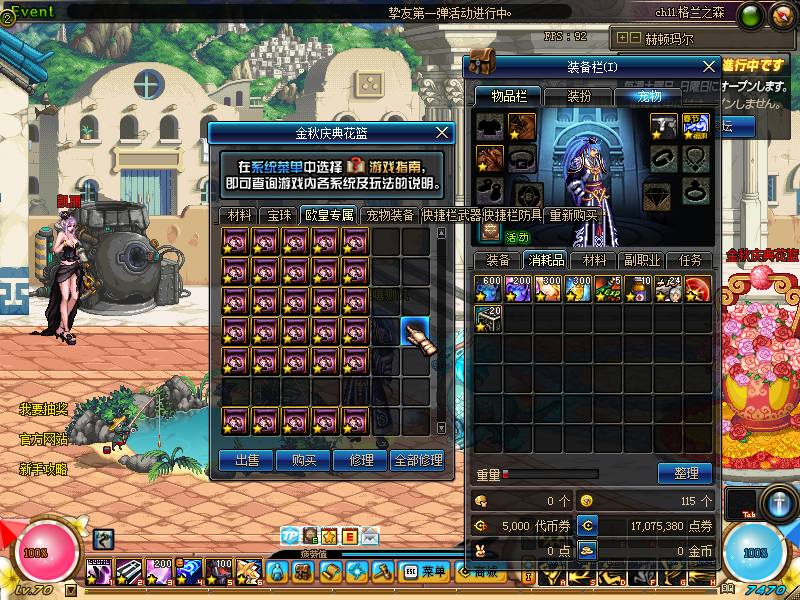The width and height of the screenshot is (800, 600).
Task: Show the 重新购买 buyback tab
Action: (x=573, y=215)
